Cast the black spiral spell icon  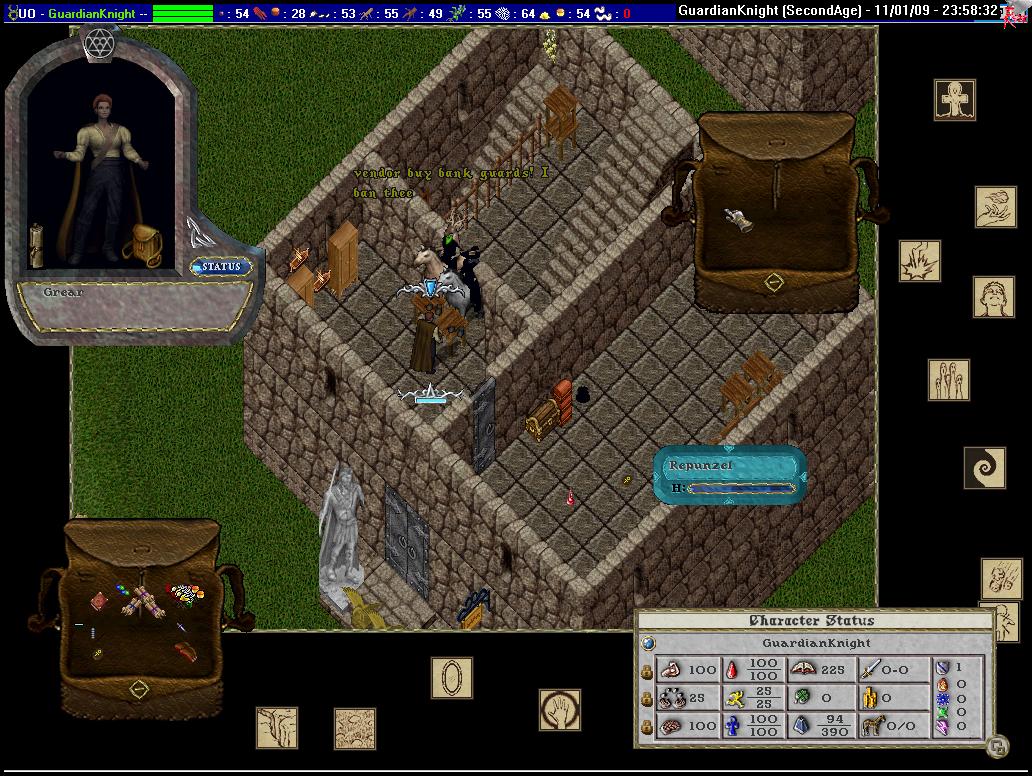pos(984,467)
